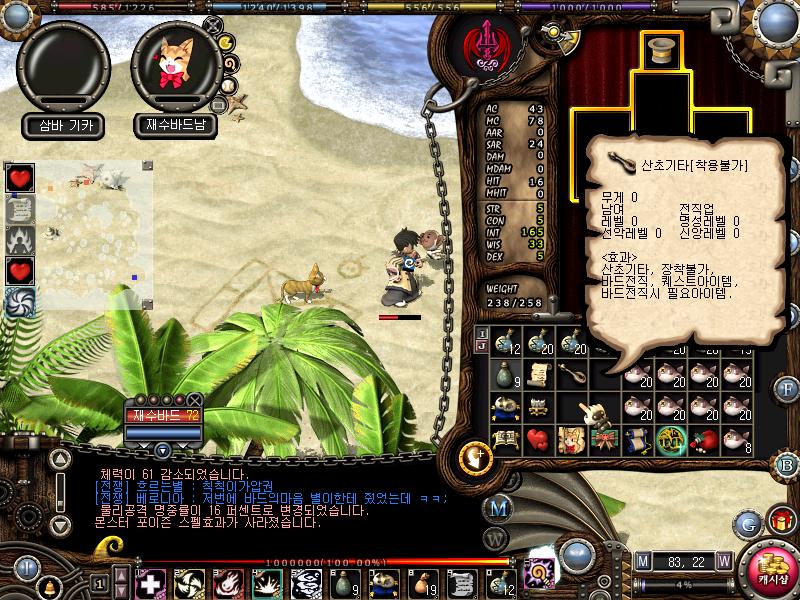The height and width of the screenshot is (600, 800).
Task: Toggle the small M button beside the coordinates
Action: pos(643,560)
